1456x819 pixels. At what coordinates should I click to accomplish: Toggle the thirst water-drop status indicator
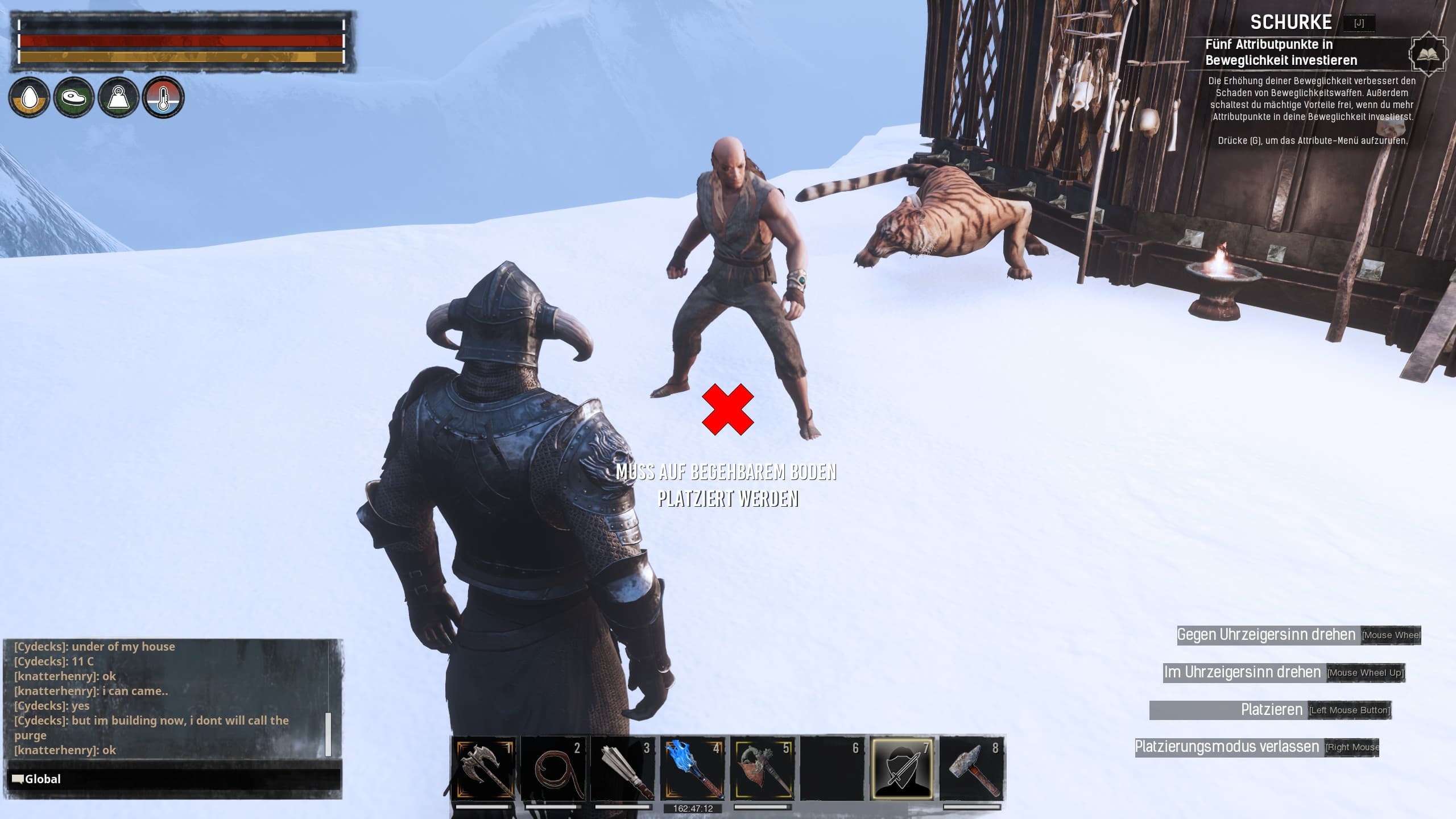(30, 97)
